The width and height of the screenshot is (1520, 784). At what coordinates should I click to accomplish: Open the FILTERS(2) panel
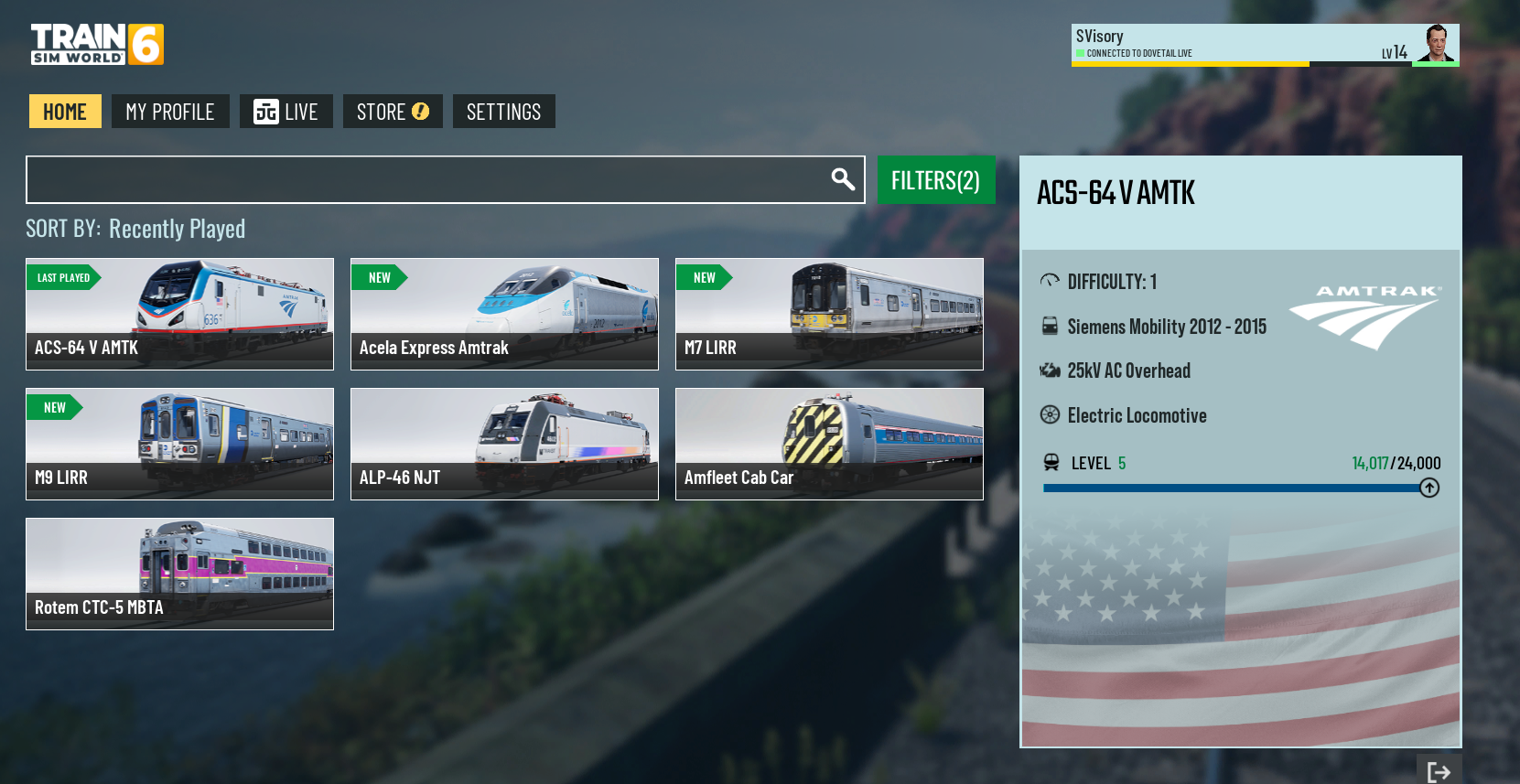pos(935,180)
